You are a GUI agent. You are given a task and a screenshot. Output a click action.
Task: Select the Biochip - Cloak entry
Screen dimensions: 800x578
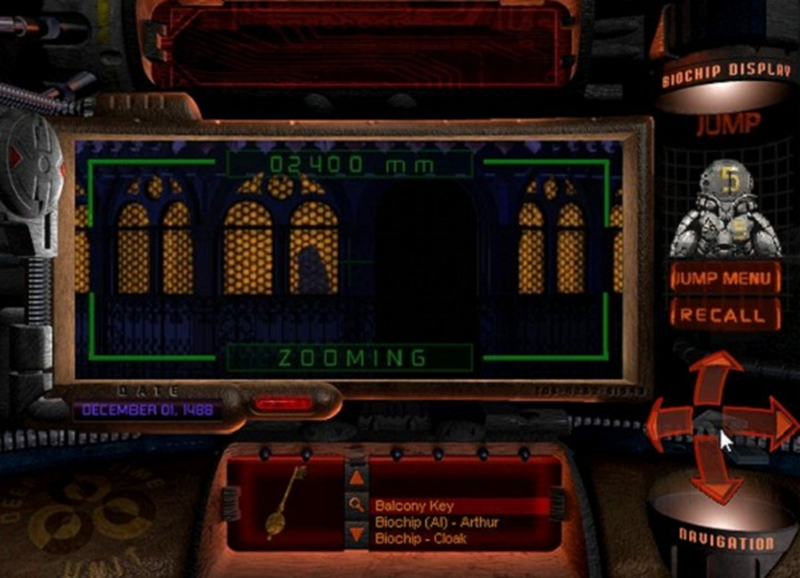[420, 538]
